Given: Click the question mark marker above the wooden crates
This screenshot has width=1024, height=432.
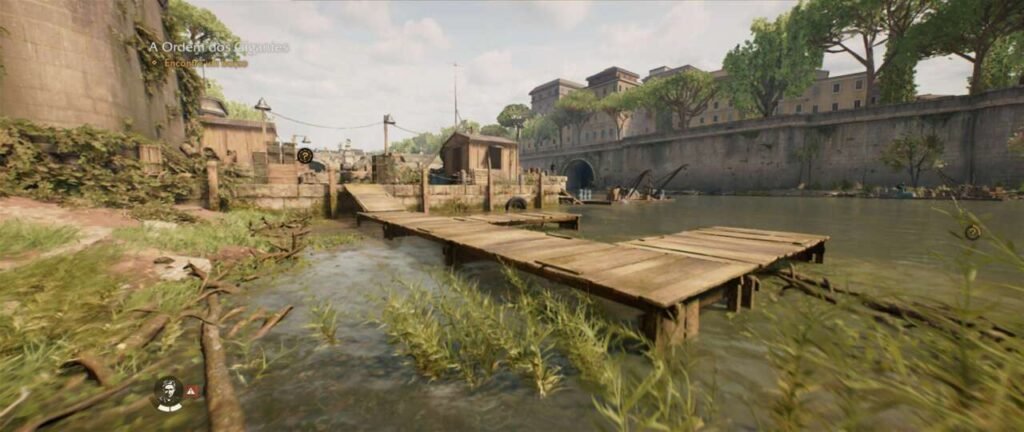Looking at the screenshot, I should pyautogui.click(x=305, y=155).
